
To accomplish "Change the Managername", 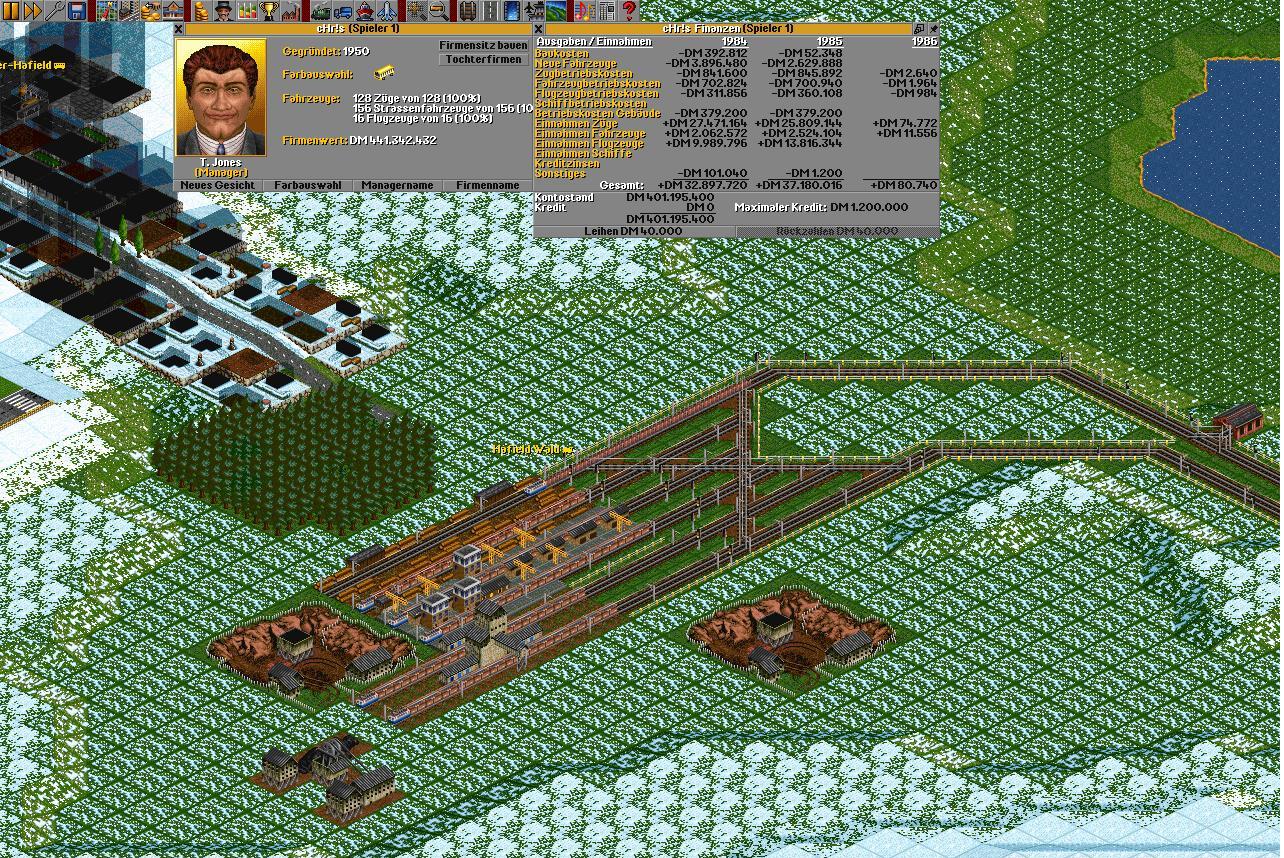I will pyautogui.click(x=398, y=185).
